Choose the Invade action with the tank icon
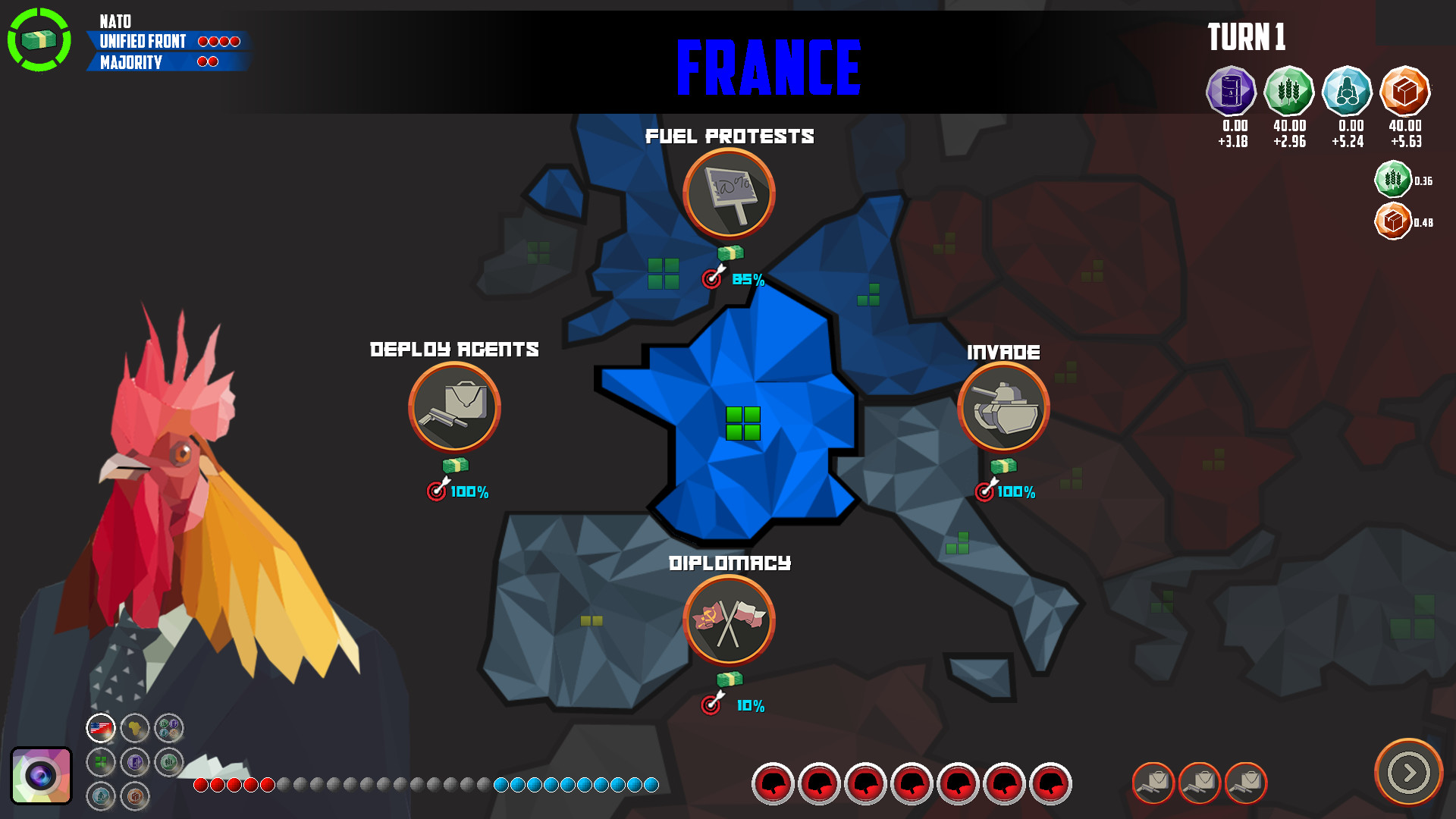The image size is (1456, 819). (1003, 408)
